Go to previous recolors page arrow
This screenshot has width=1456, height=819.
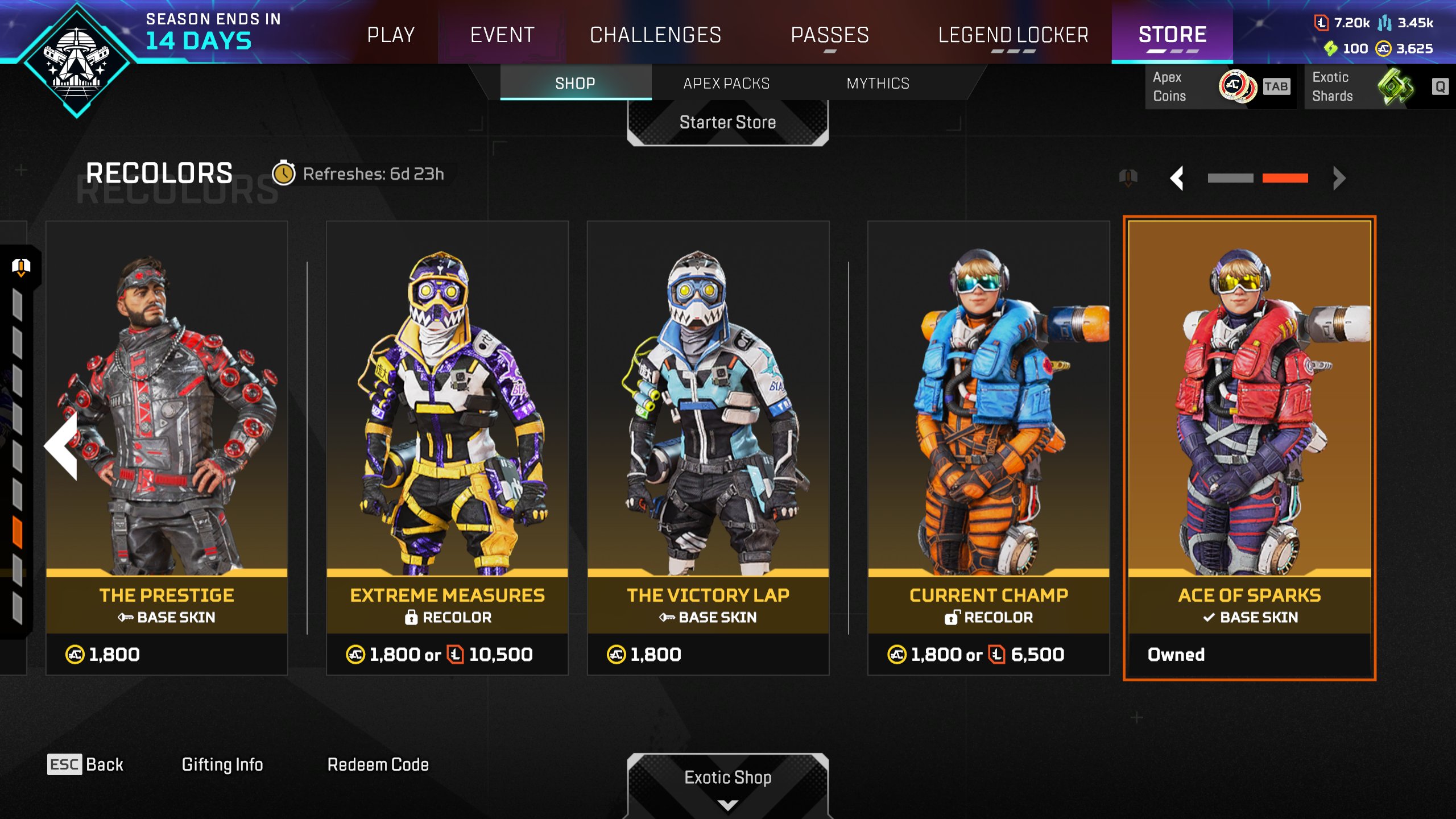click(1177, 178)
